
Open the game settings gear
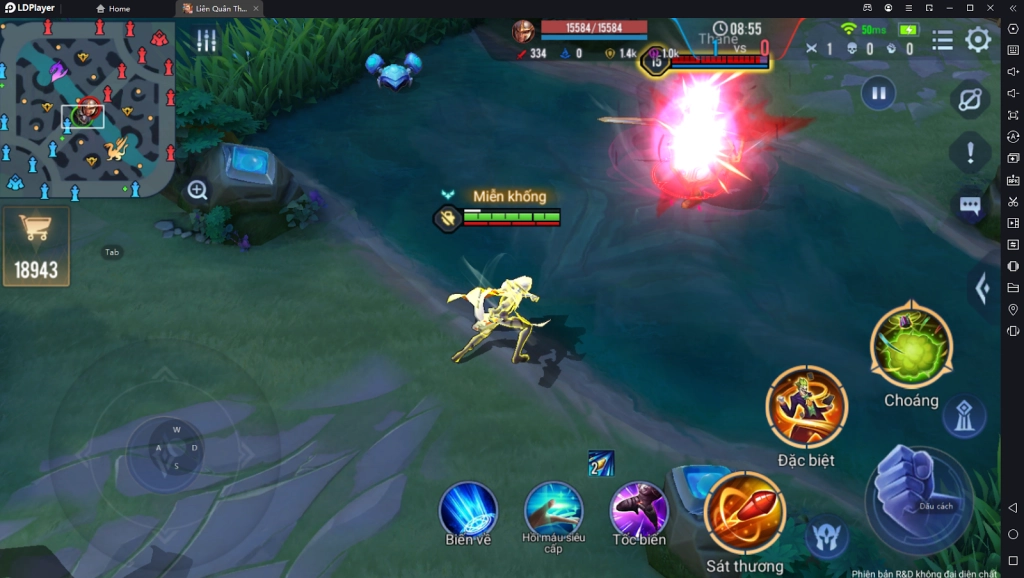coord(978,40)
